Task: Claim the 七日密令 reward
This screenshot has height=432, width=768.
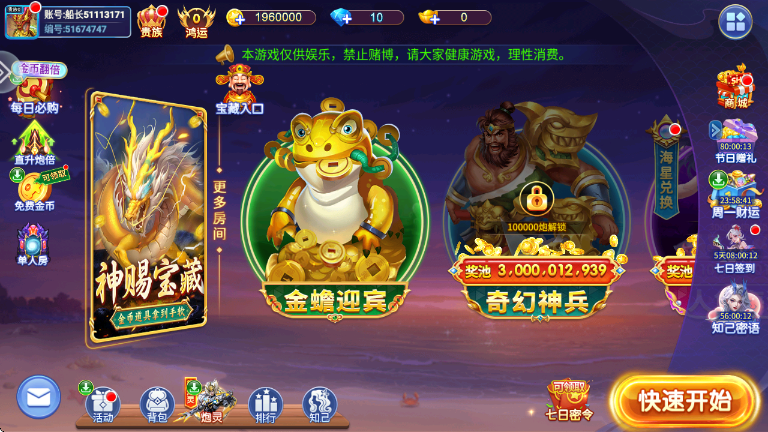Action: click(x=570, y=400)
